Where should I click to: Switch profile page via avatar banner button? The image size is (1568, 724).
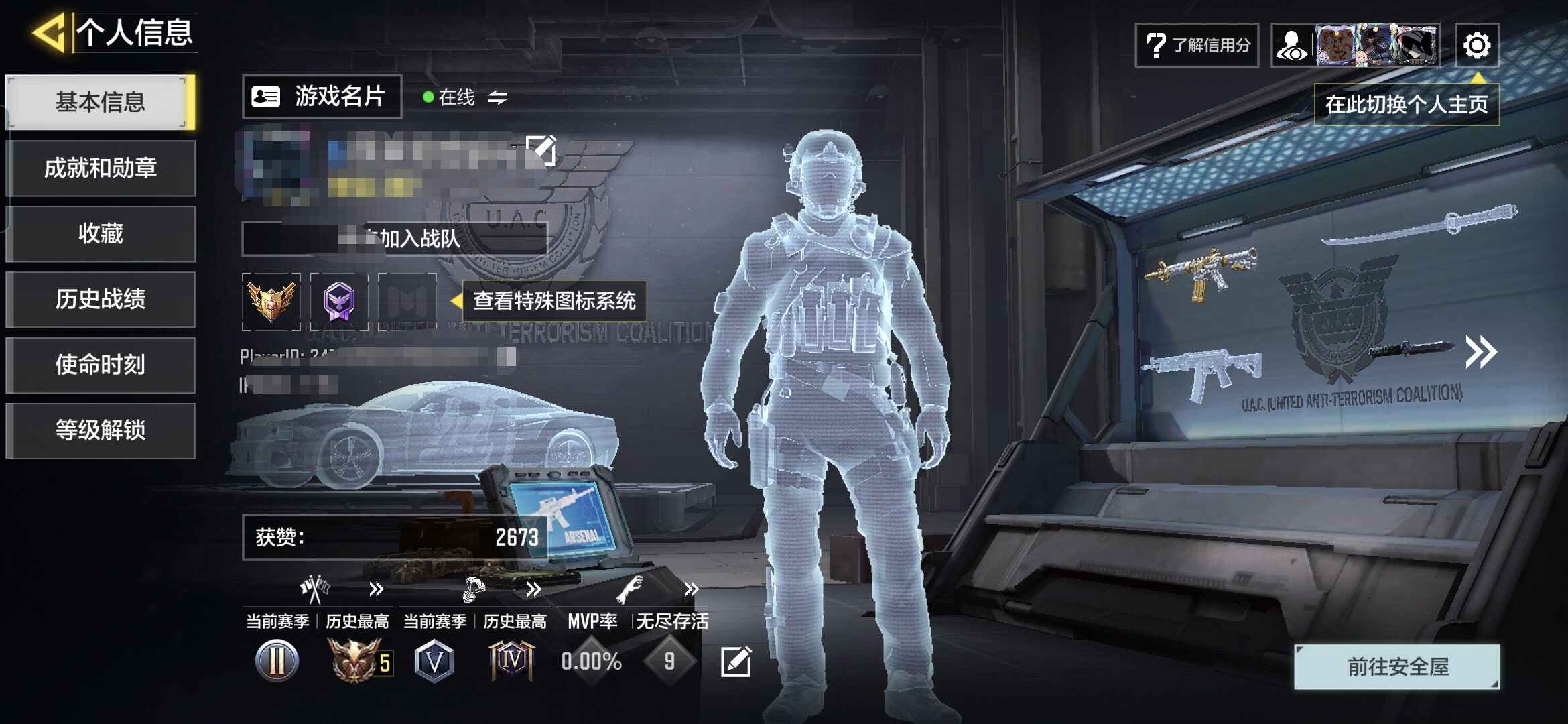coord(1355,46)
